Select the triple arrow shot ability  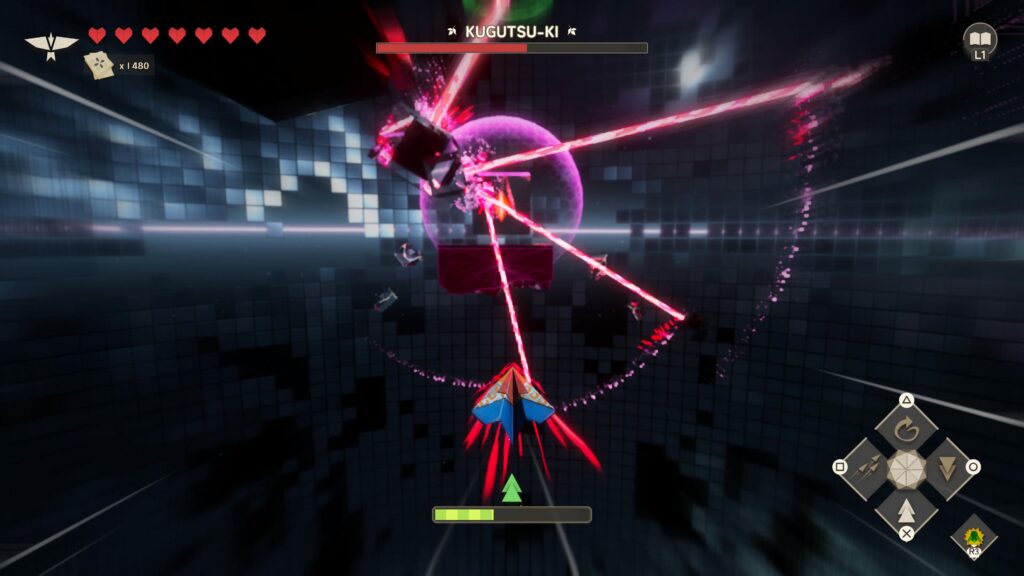coord(868,467)
